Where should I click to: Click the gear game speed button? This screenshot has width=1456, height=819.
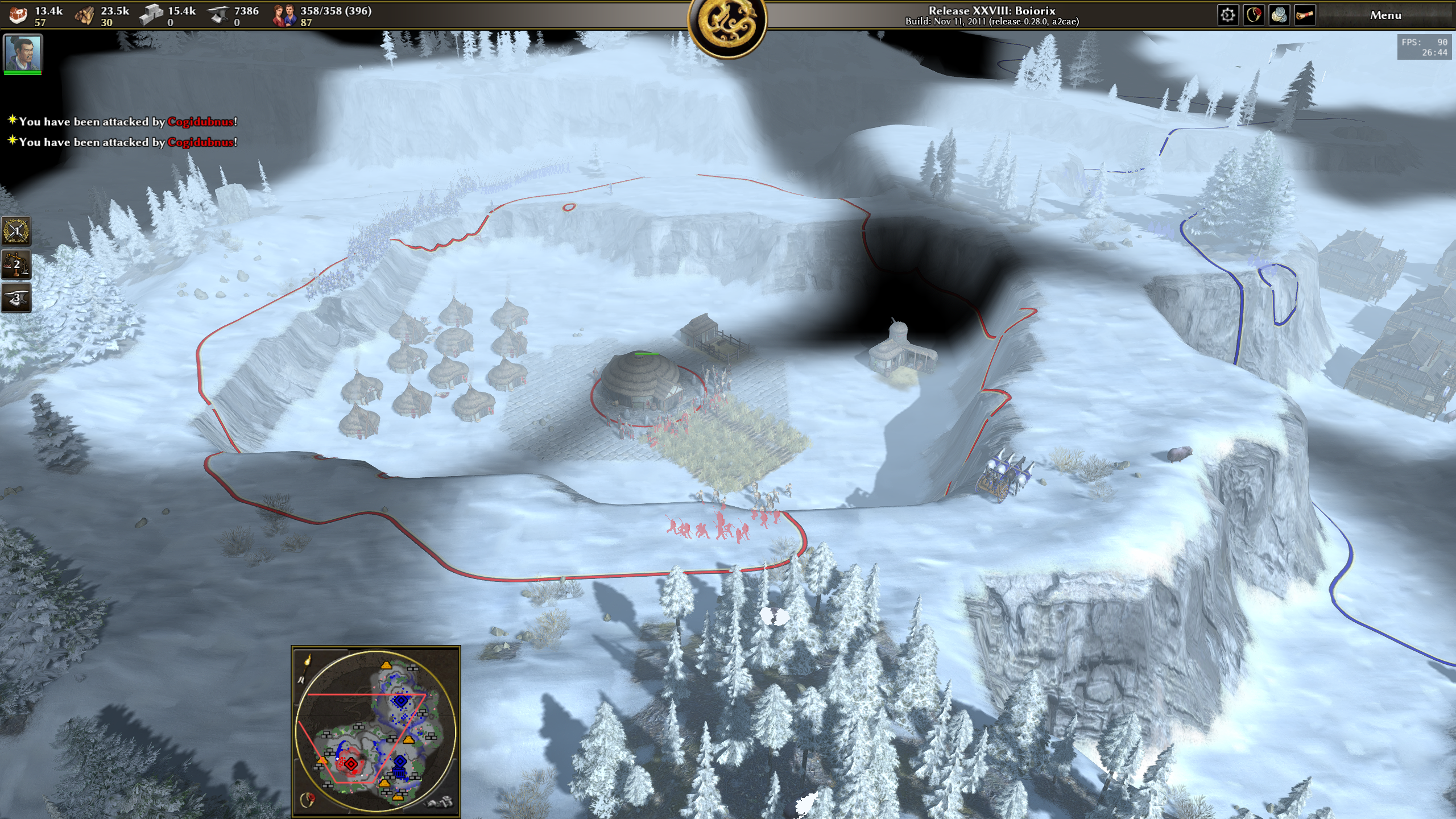click(x=1227, y=15)
